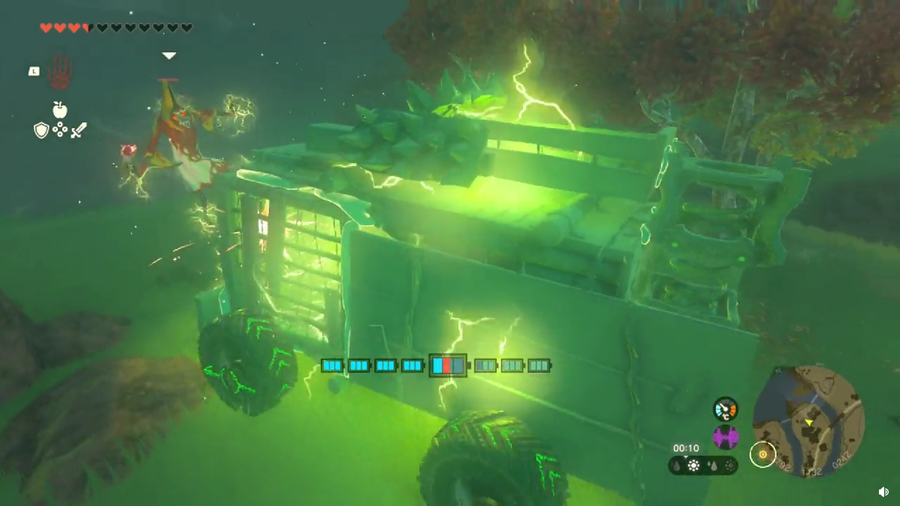Viewport: 900px width, 506px height.
Task: Click the yellow sensor ring beside minimap
Action: pos(763,455)
